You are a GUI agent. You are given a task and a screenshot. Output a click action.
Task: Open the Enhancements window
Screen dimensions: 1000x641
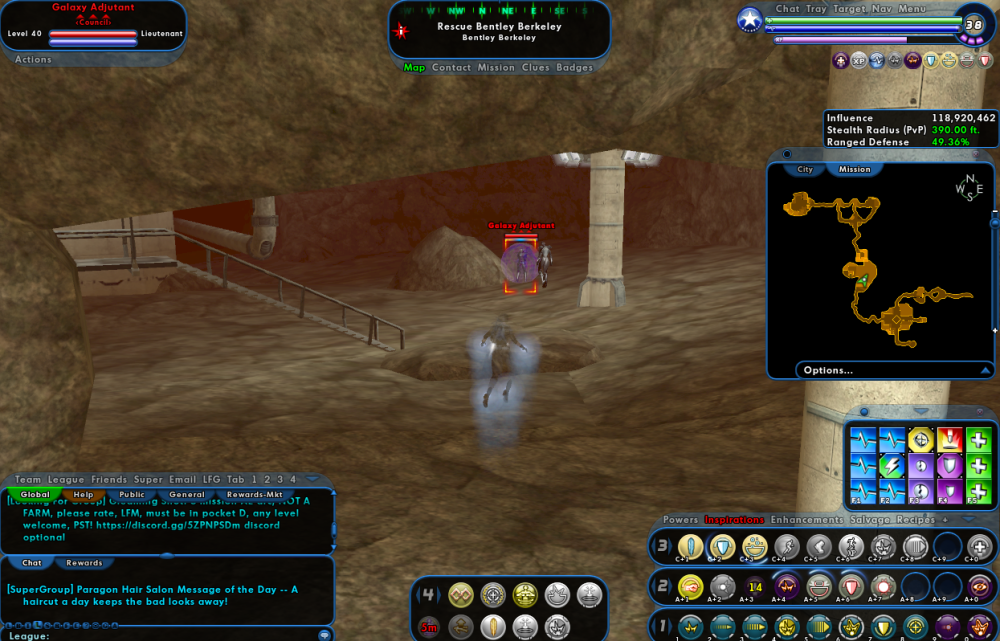(806, 520)
